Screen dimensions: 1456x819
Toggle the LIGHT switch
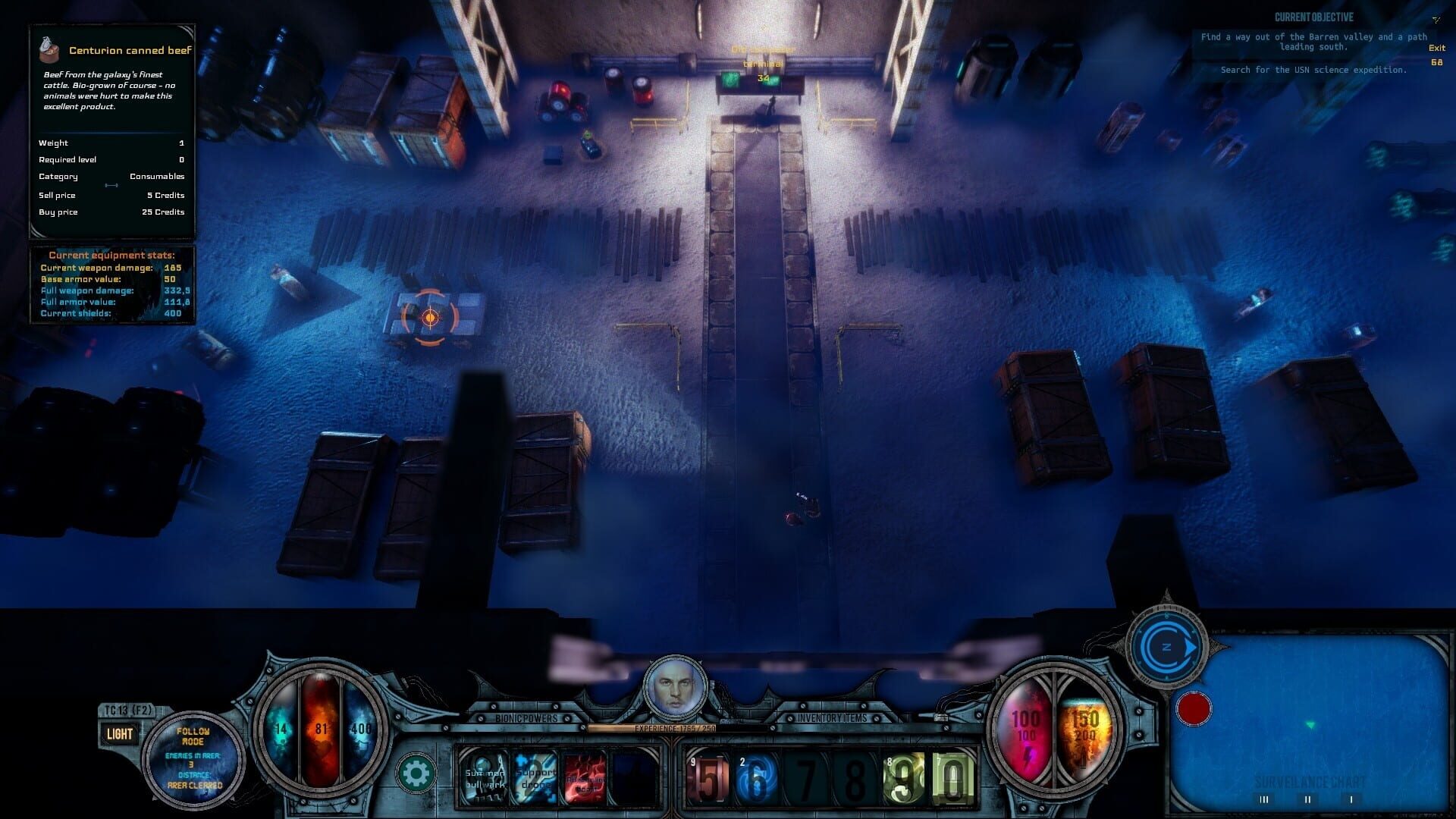tap(118, 733)
